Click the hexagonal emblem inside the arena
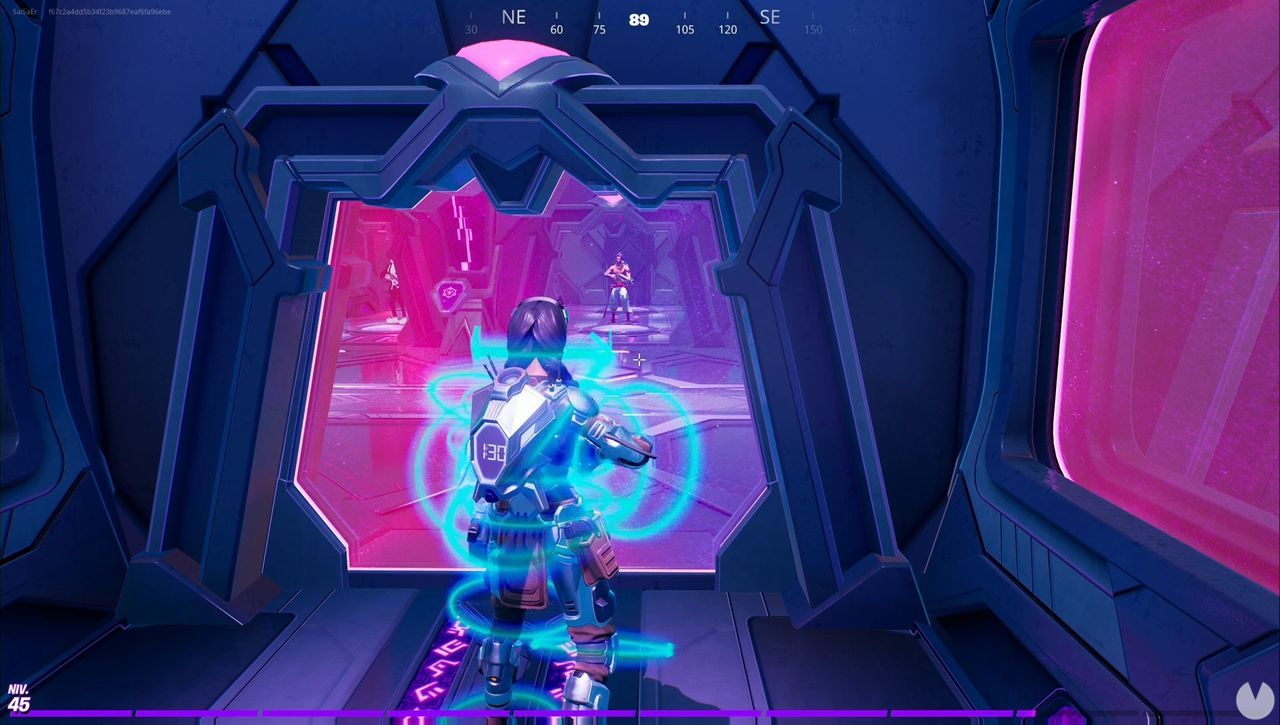Screen dimensions: 1280x725 pyautogui.click(x=448, y=290)
